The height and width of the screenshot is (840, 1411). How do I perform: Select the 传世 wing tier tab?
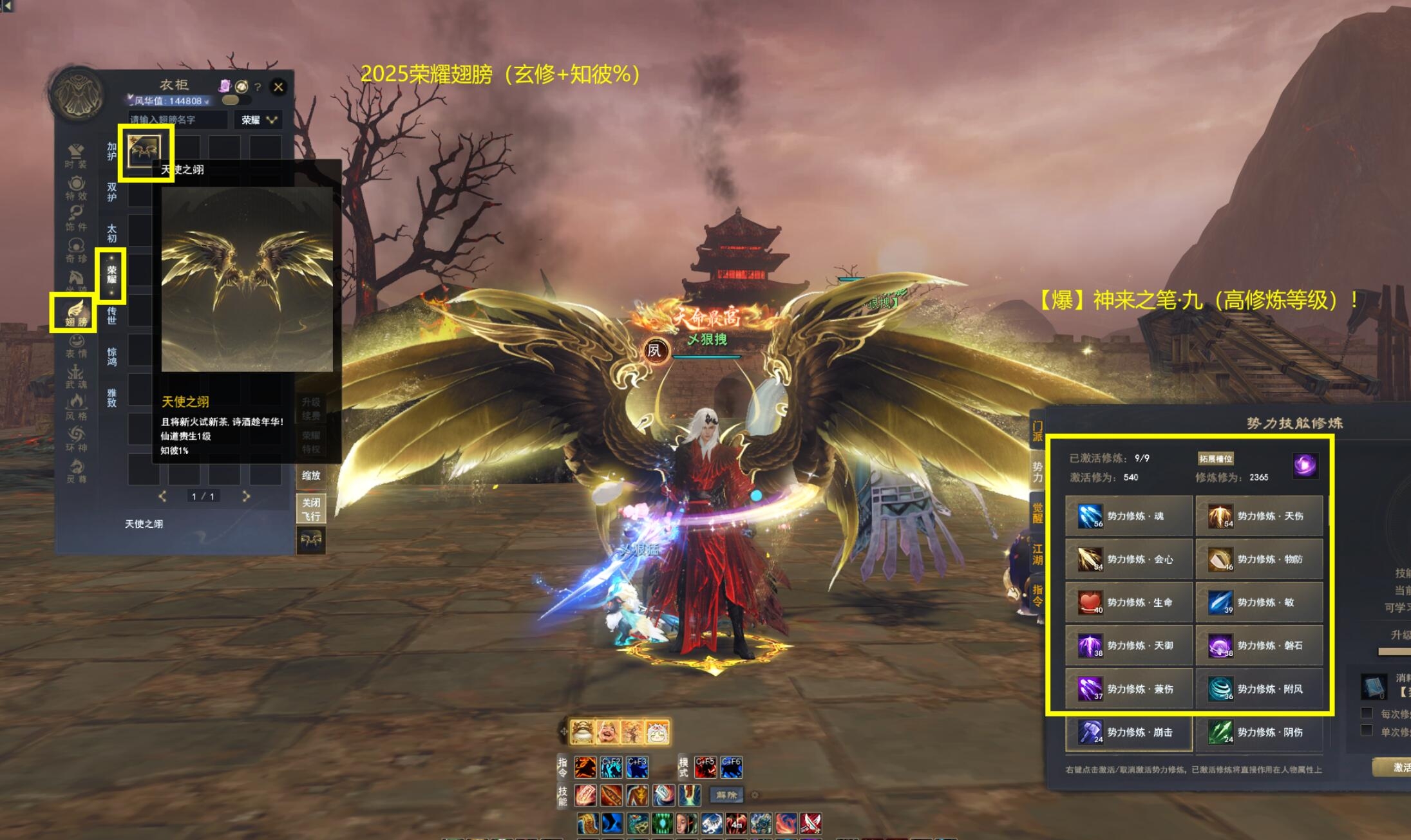(x=111, y=315)
